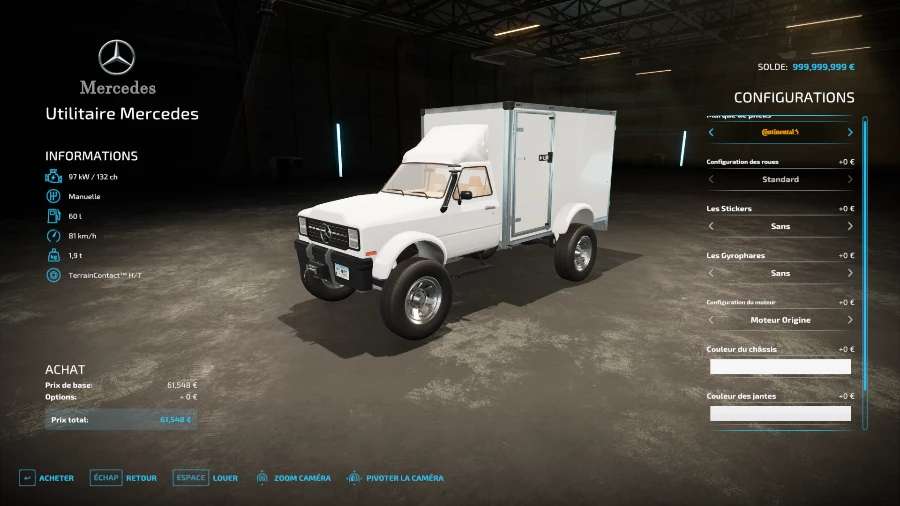The width and height of the screenshot is (900, 506).
Task: Change Moteur Origine to previous engine
Action: pos(711,320)
